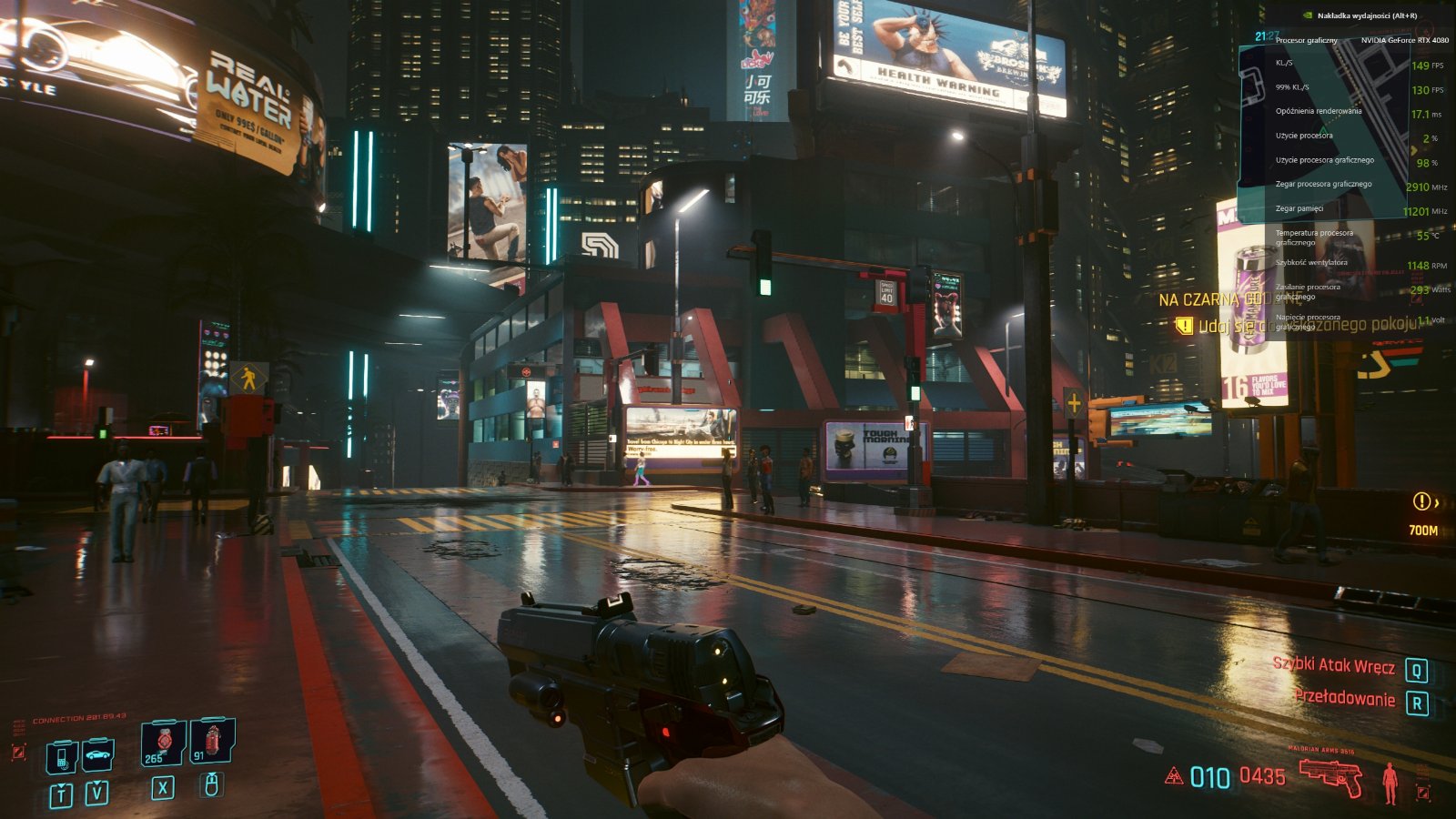Image resolution: width=1456 pixels, height=819 pixels.
Task: Use the healing inhaler slot showing 265
Action: point(163,743)
